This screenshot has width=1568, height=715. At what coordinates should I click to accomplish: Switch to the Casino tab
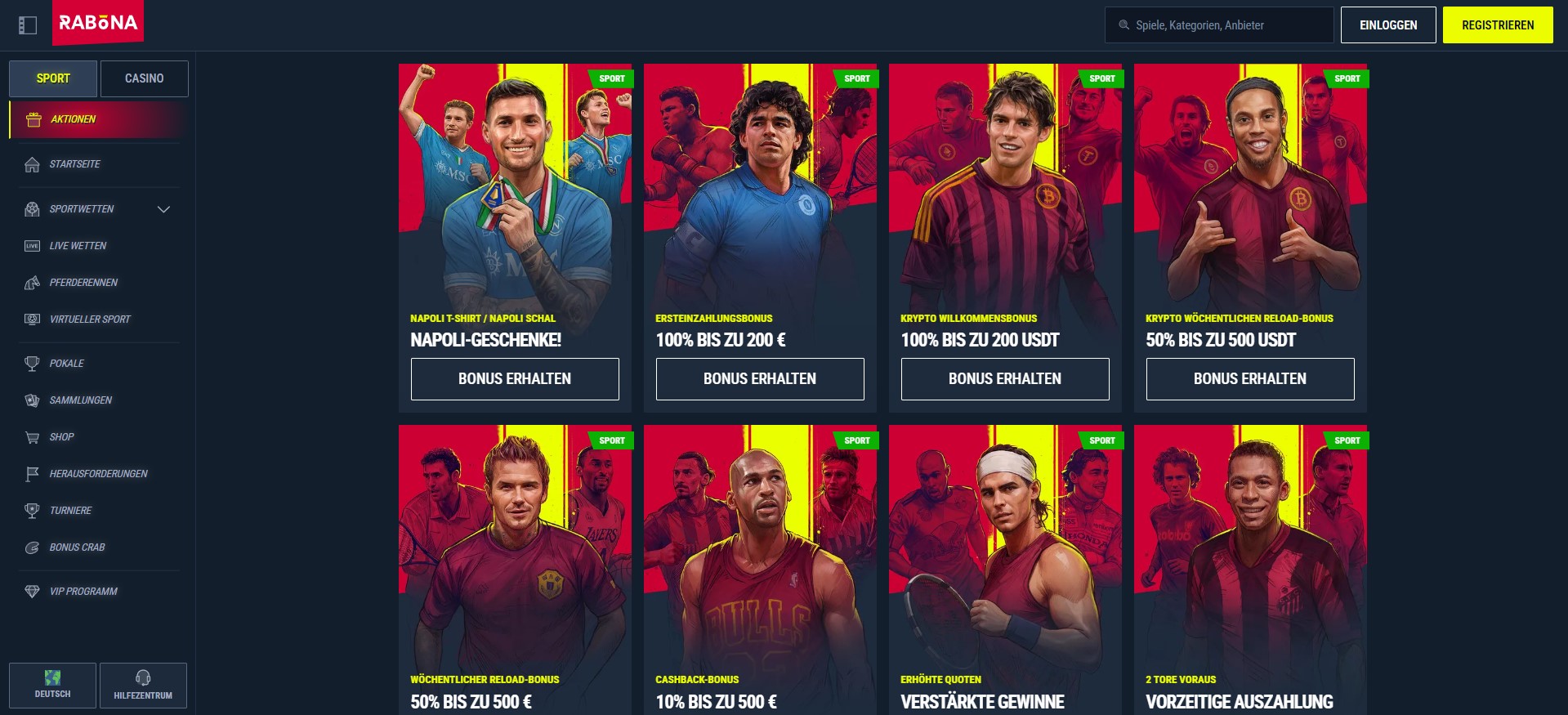point(144,78)
